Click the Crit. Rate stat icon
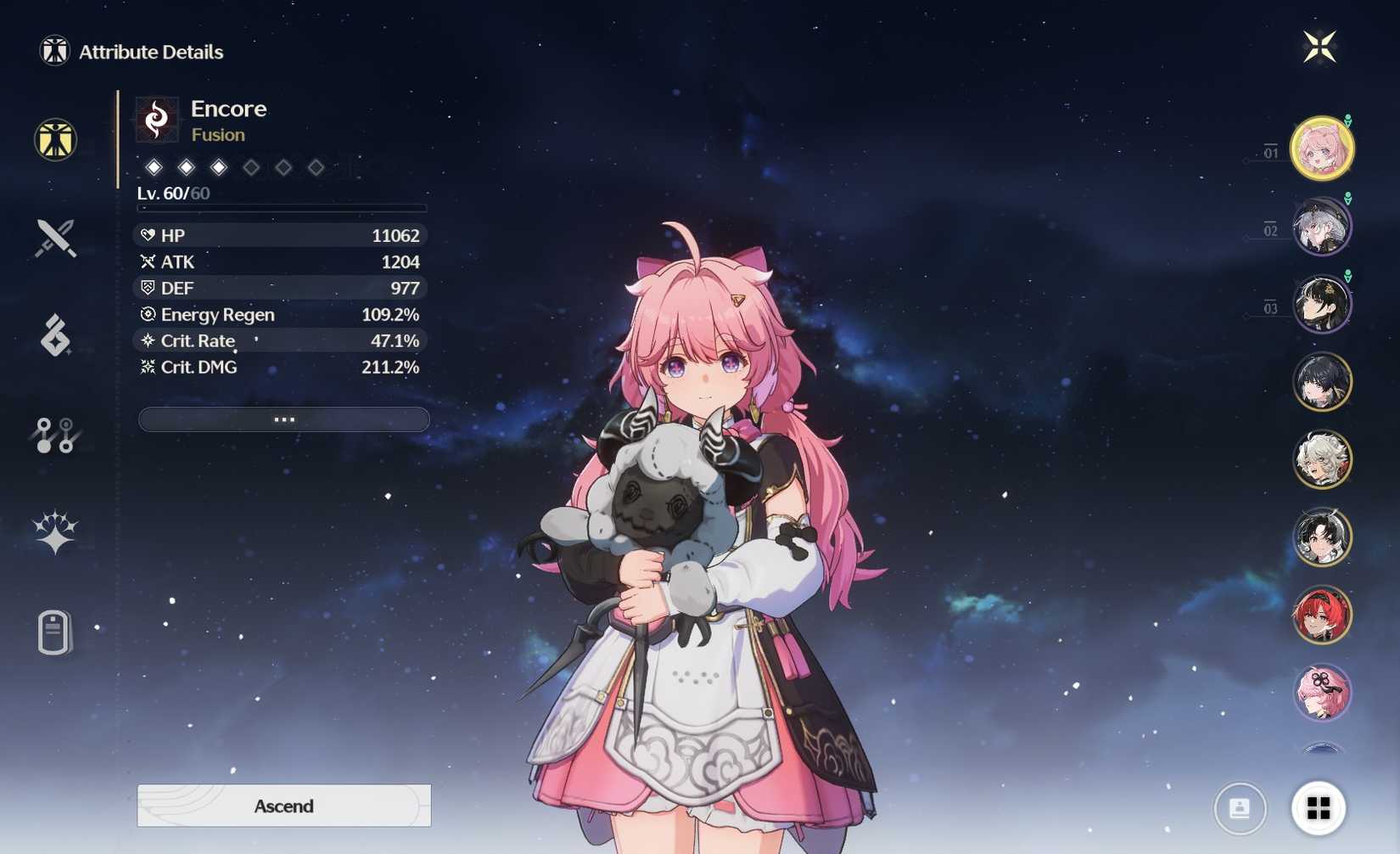1400x854 pixels. 148,340
